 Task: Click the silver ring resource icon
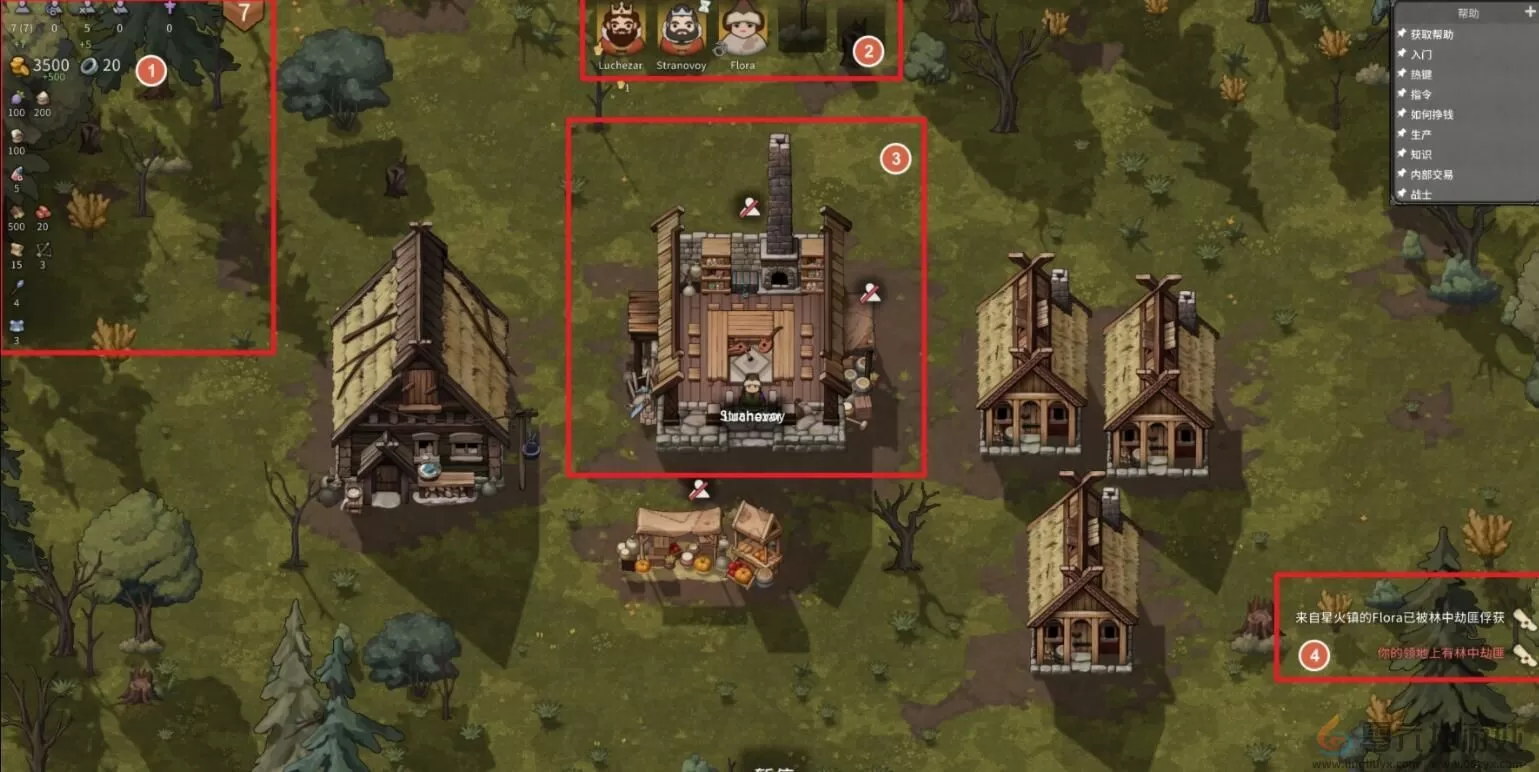pyautogui.click(x=89, y=66)
